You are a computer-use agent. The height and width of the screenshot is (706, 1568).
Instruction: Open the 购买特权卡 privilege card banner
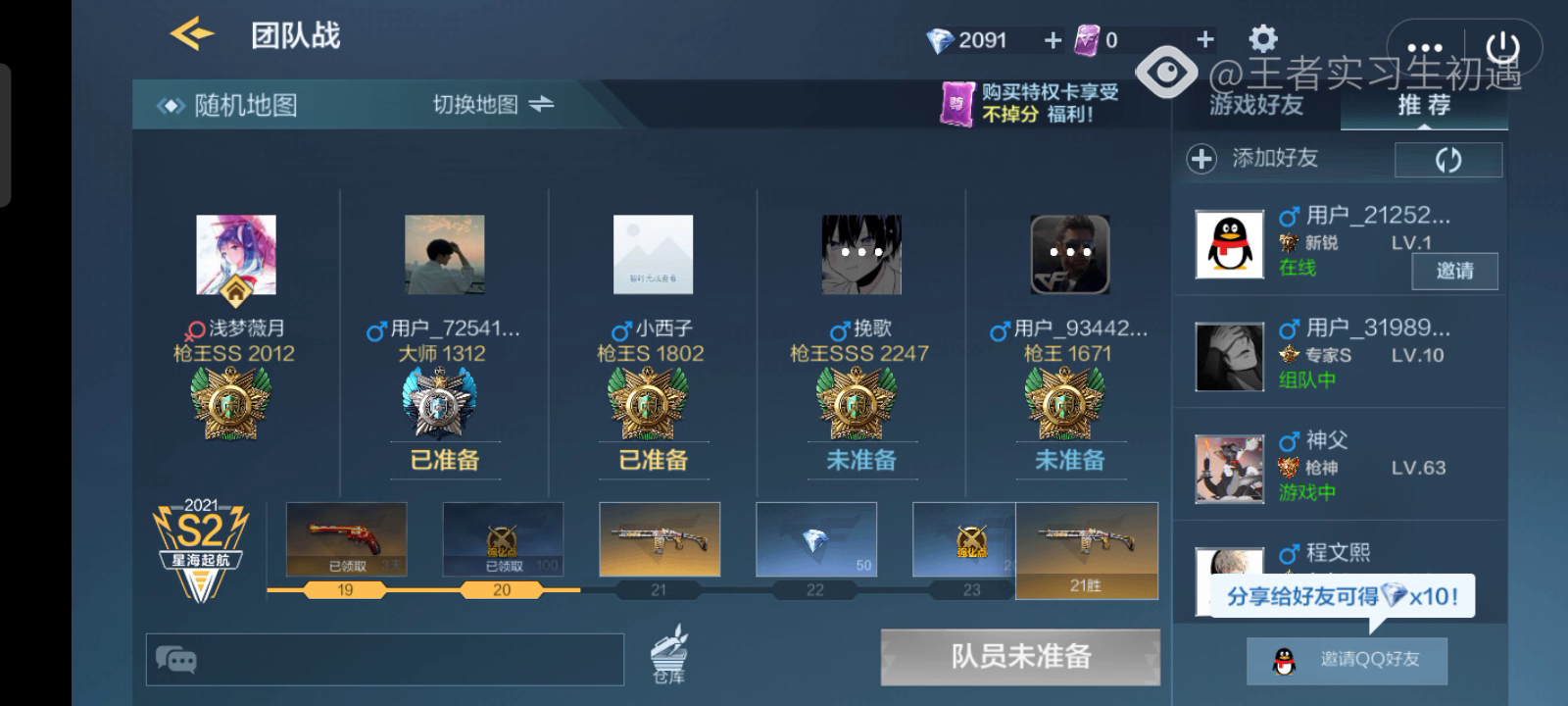click(1031, 103)
